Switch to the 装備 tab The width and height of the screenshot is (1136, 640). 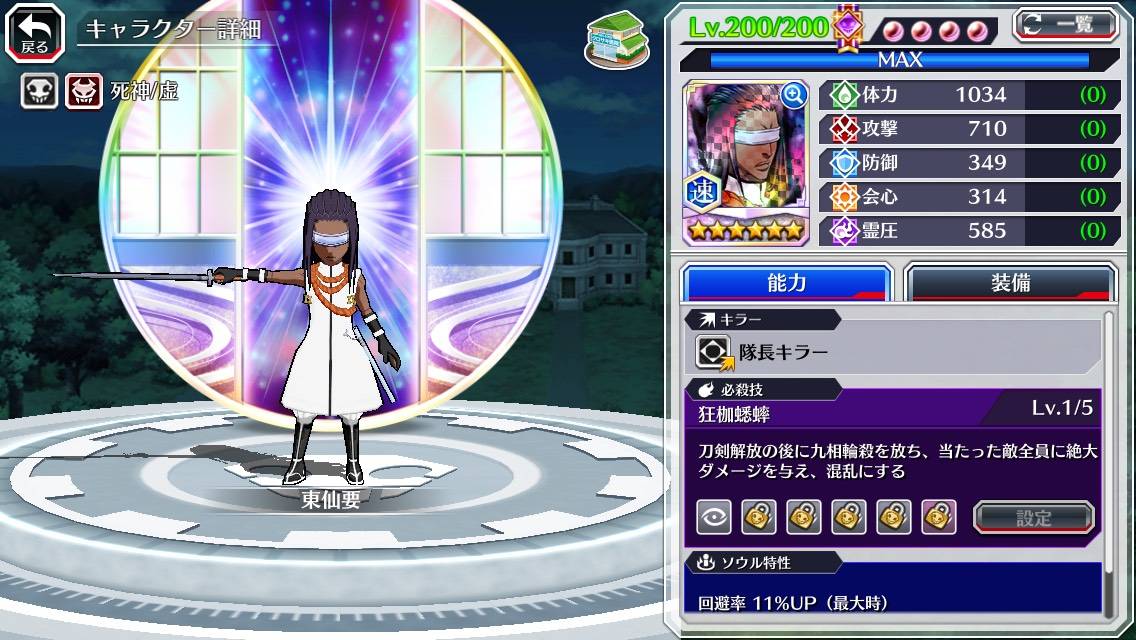point(1010,283)
